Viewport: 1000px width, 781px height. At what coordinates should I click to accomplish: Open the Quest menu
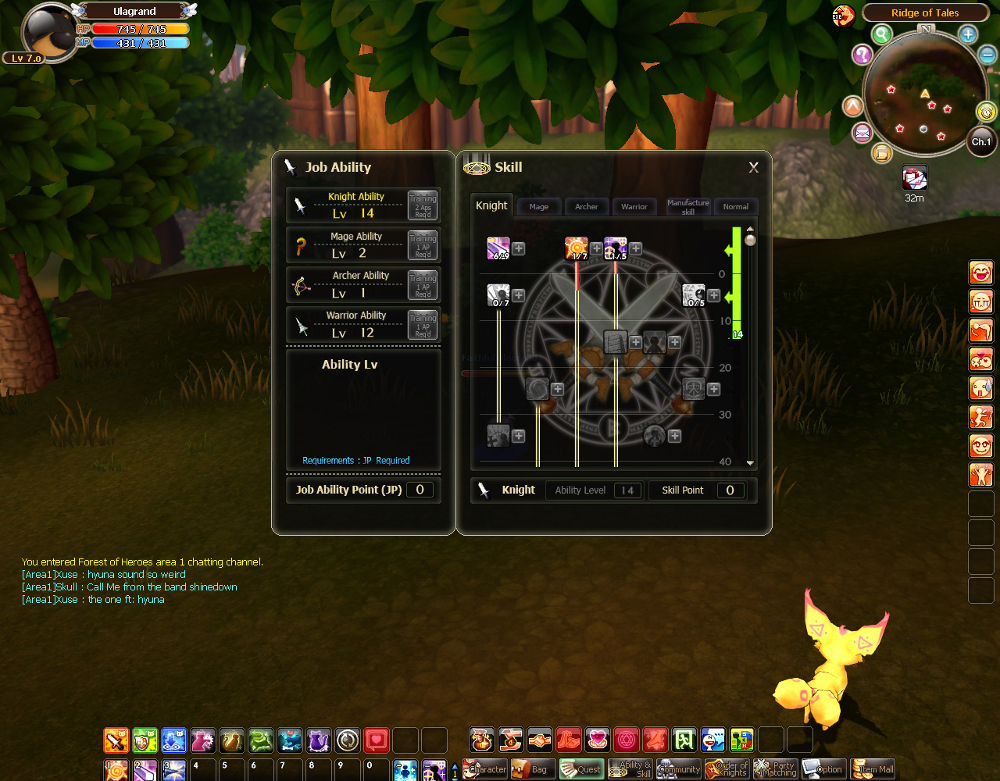click(x=580, y=769)
